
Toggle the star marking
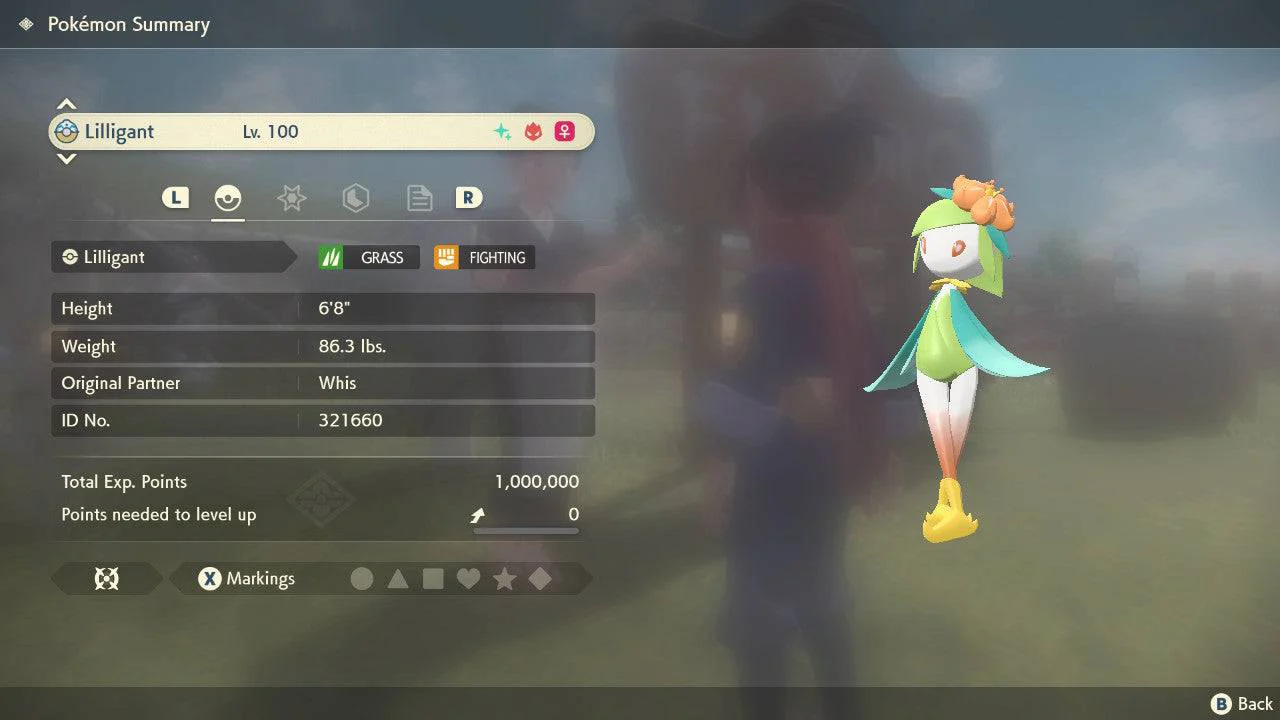[504, 579]
